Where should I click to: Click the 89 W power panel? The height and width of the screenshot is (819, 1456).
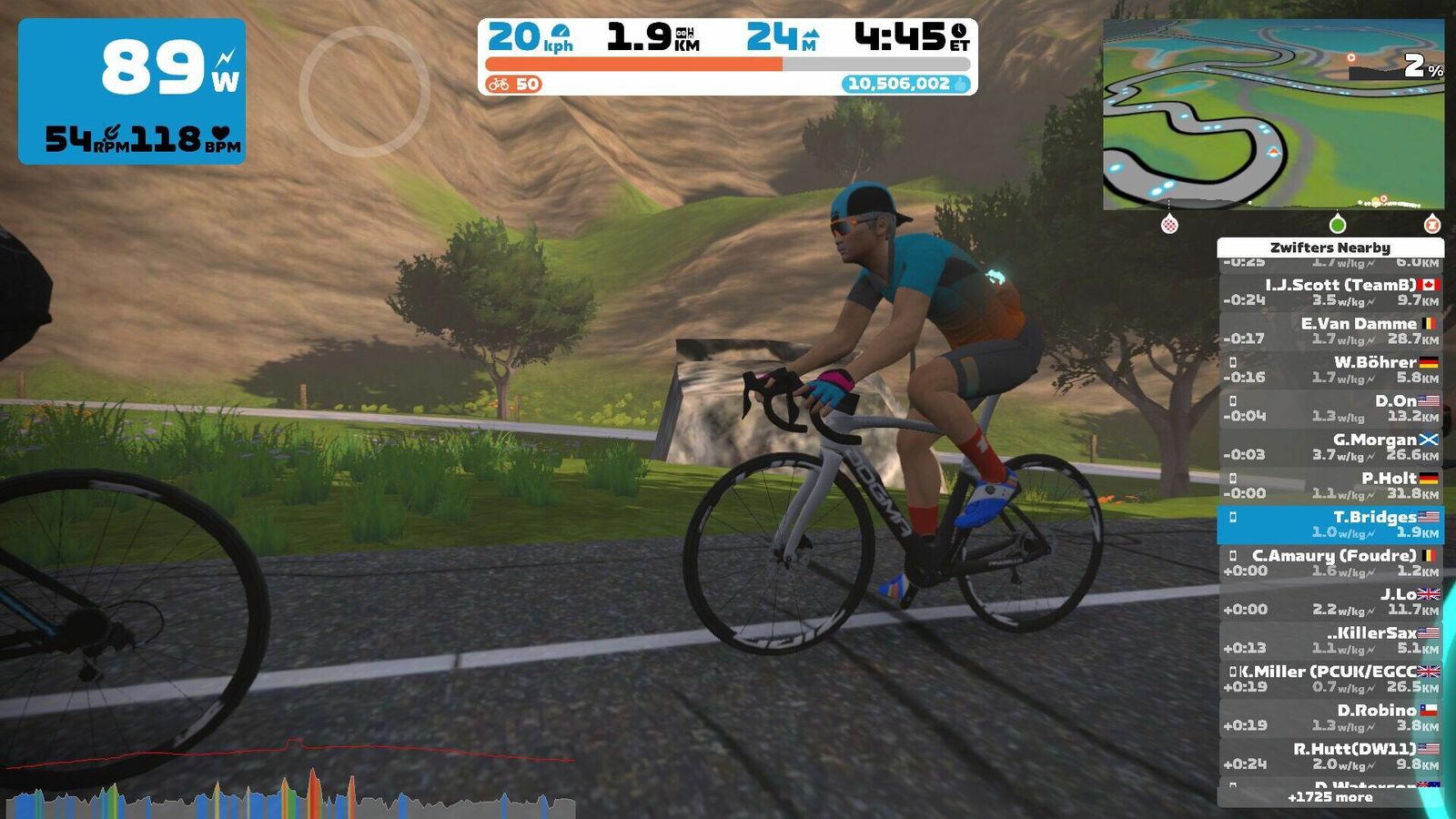coord(132,91)
